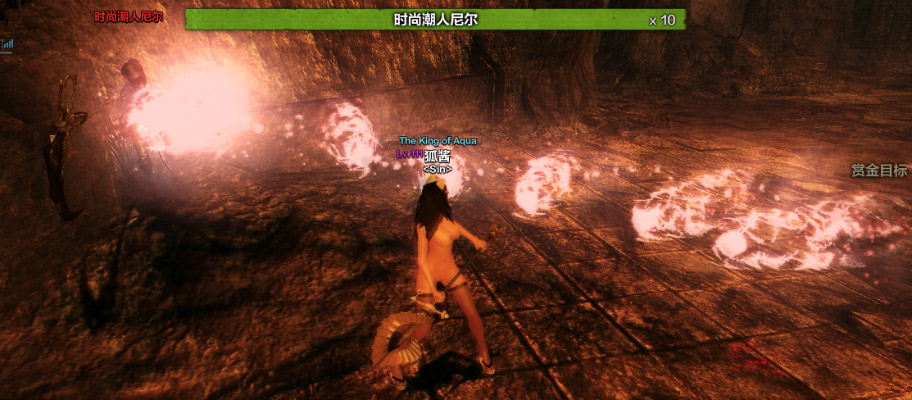Click the network signal strength icon
The width and height of the screenshot is (912, 400).
6,44
